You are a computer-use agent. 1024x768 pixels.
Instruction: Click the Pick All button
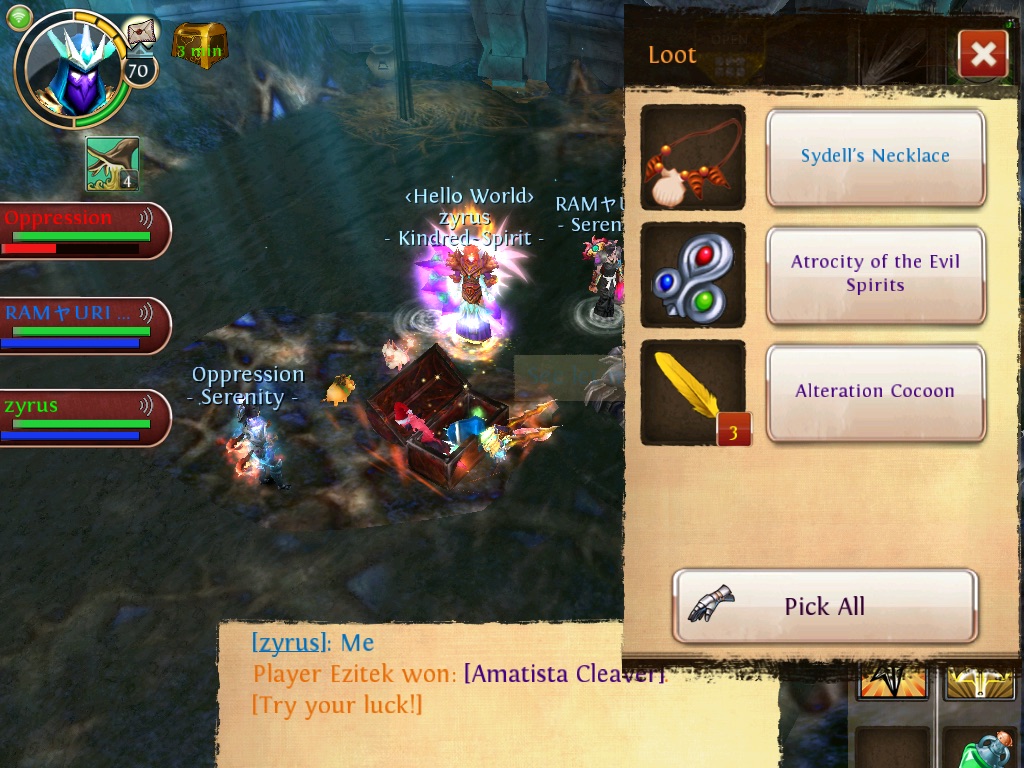824,606
